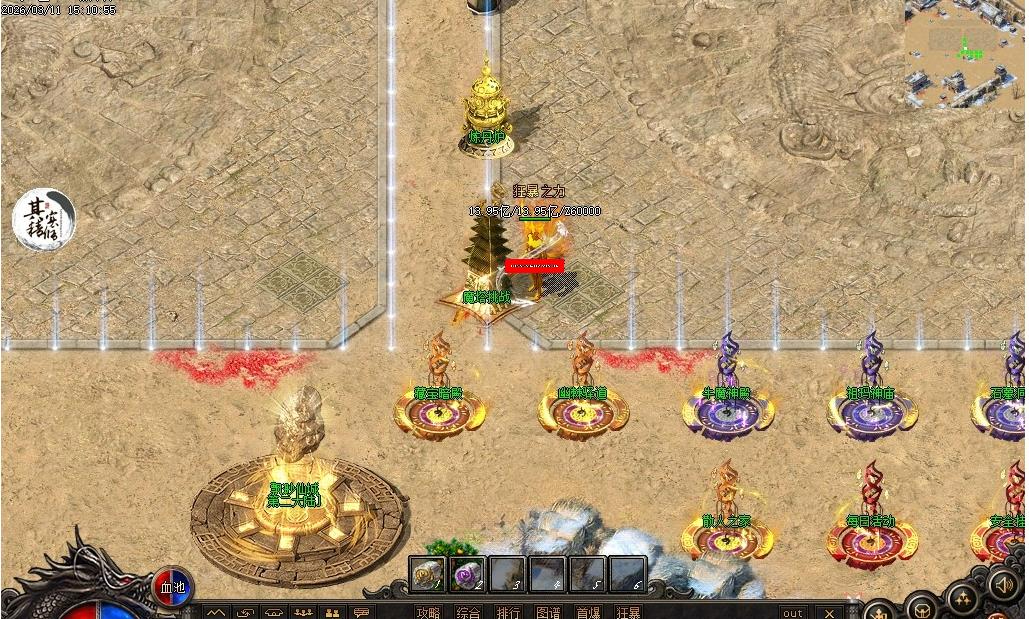Click the out button on bottom bar

[x=792, y=612]
